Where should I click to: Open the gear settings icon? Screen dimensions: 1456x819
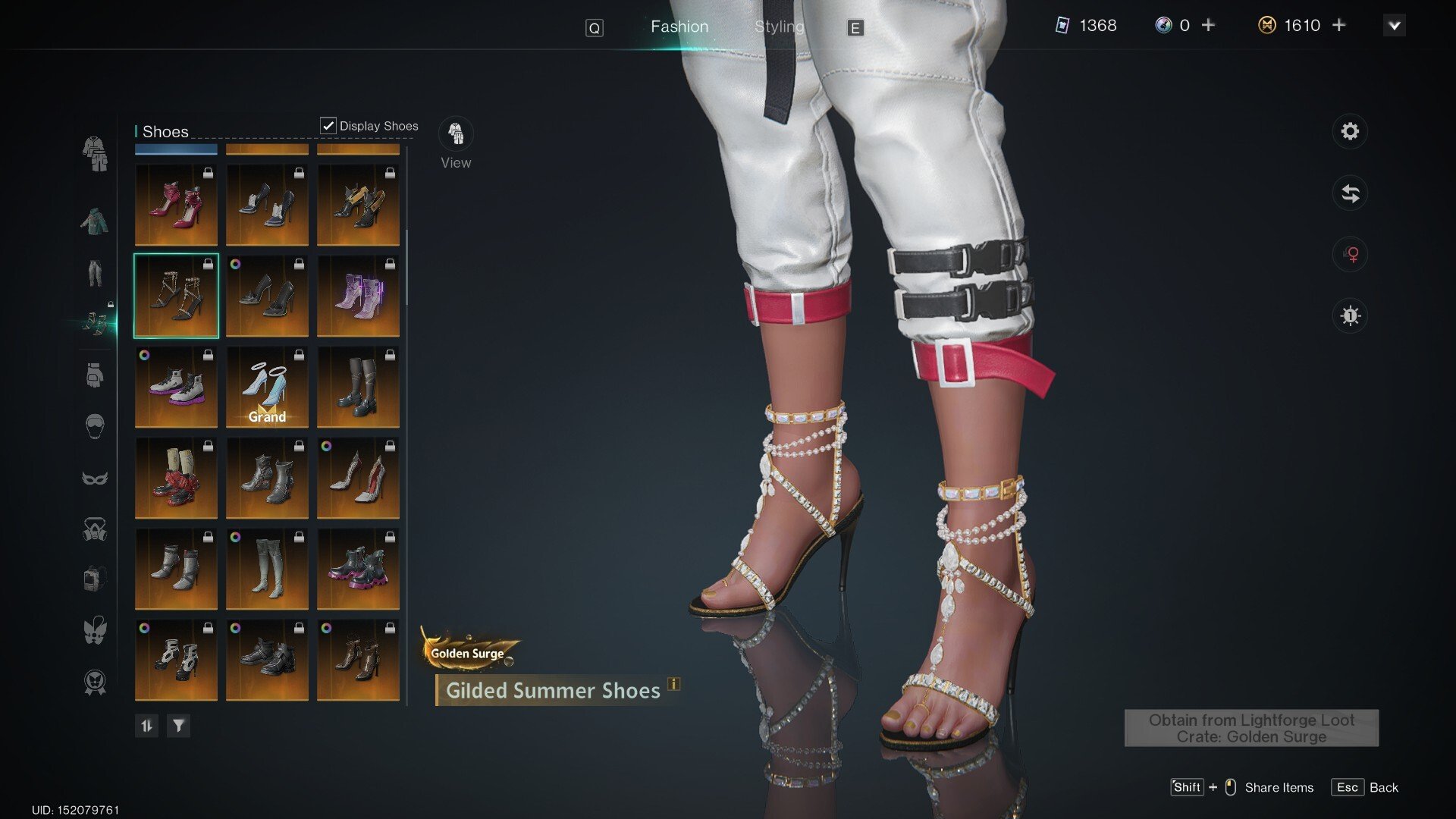click(1350, 131)
